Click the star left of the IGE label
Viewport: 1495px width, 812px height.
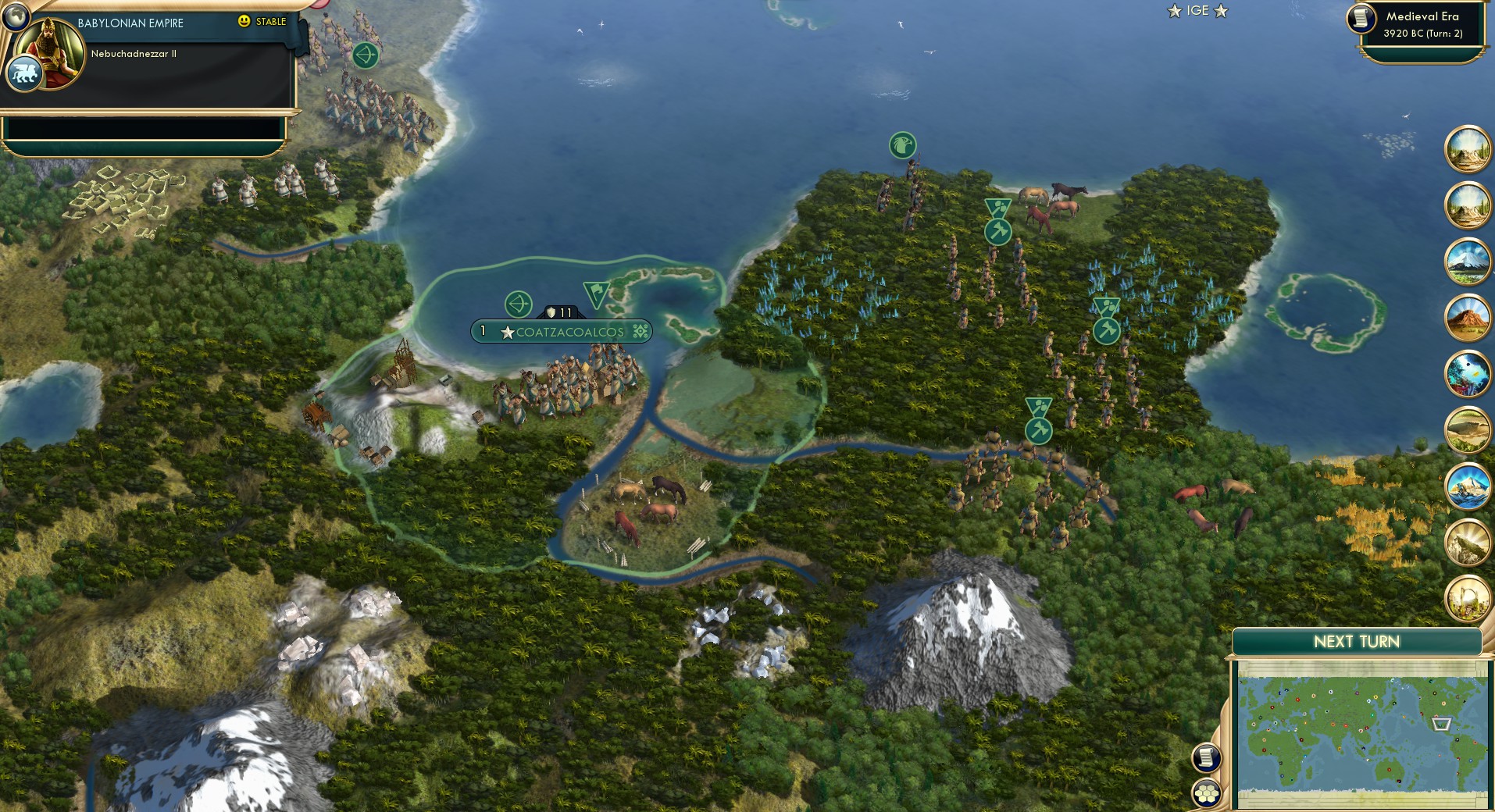(1173, 11)
